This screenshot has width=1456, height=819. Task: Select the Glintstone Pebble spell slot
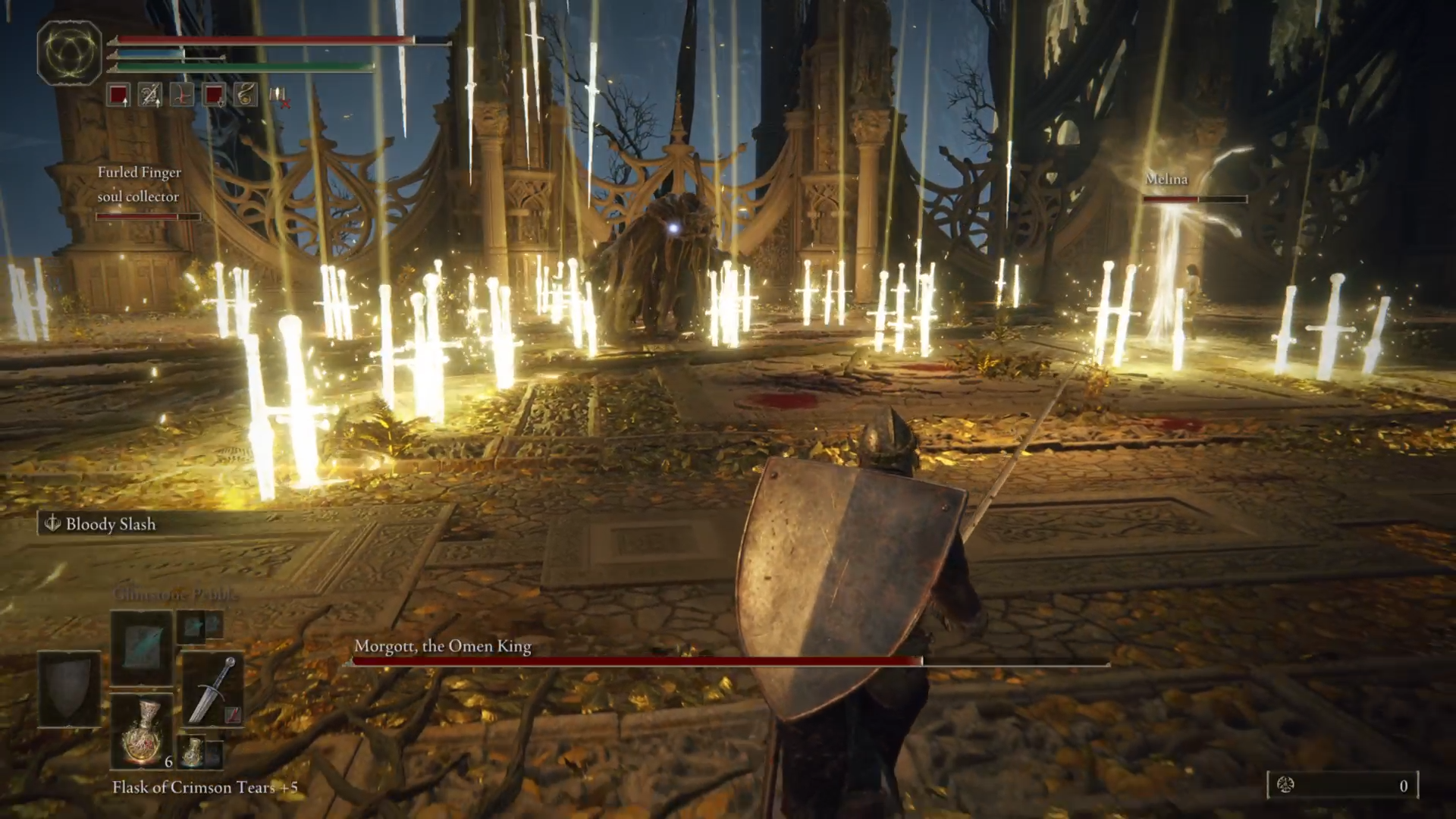pyautogui.click(x=142, y=646)
